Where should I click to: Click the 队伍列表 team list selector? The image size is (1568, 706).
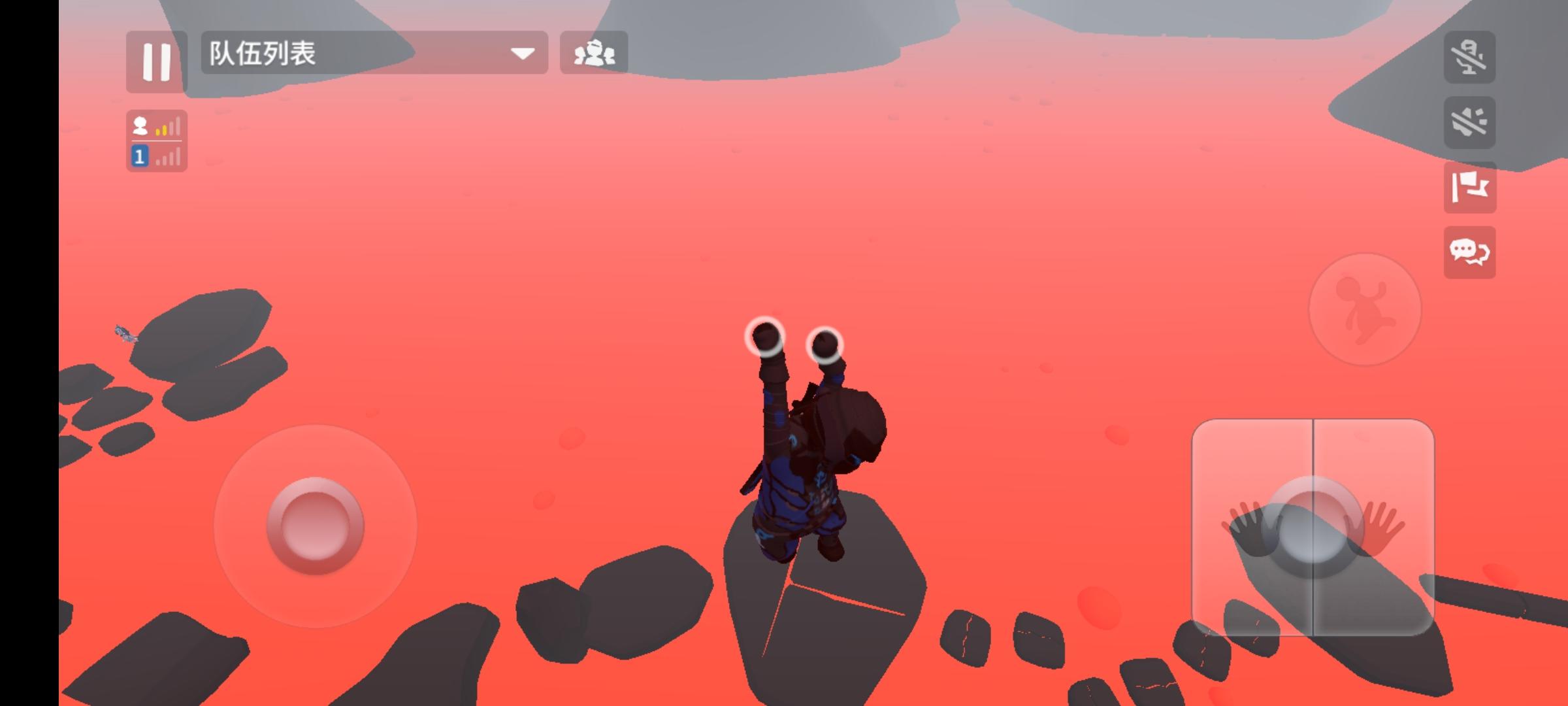pos(294,54)
